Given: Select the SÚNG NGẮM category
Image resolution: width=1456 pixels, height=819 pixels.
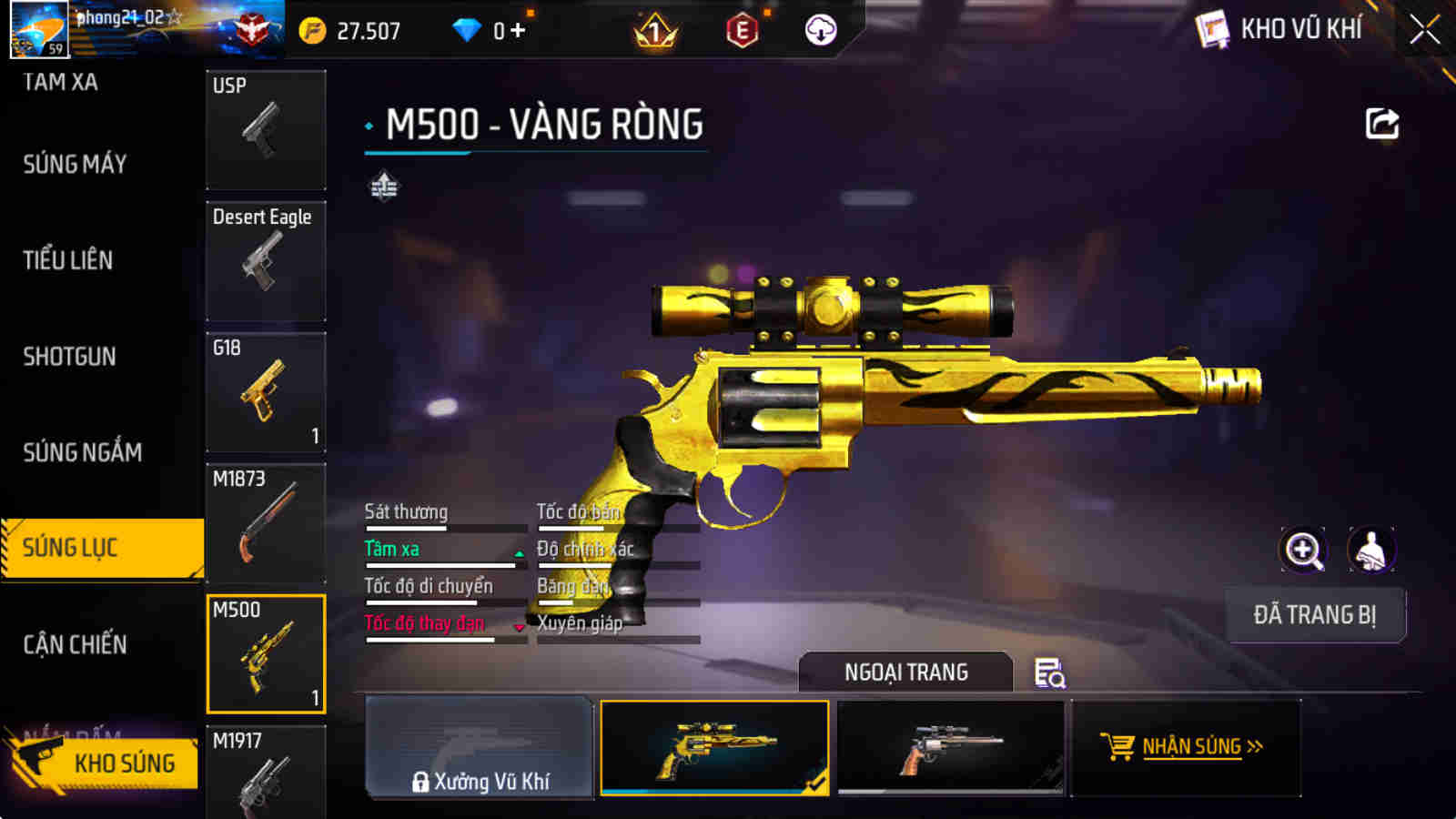Looking at the screenshot, I should coord(82,451).
